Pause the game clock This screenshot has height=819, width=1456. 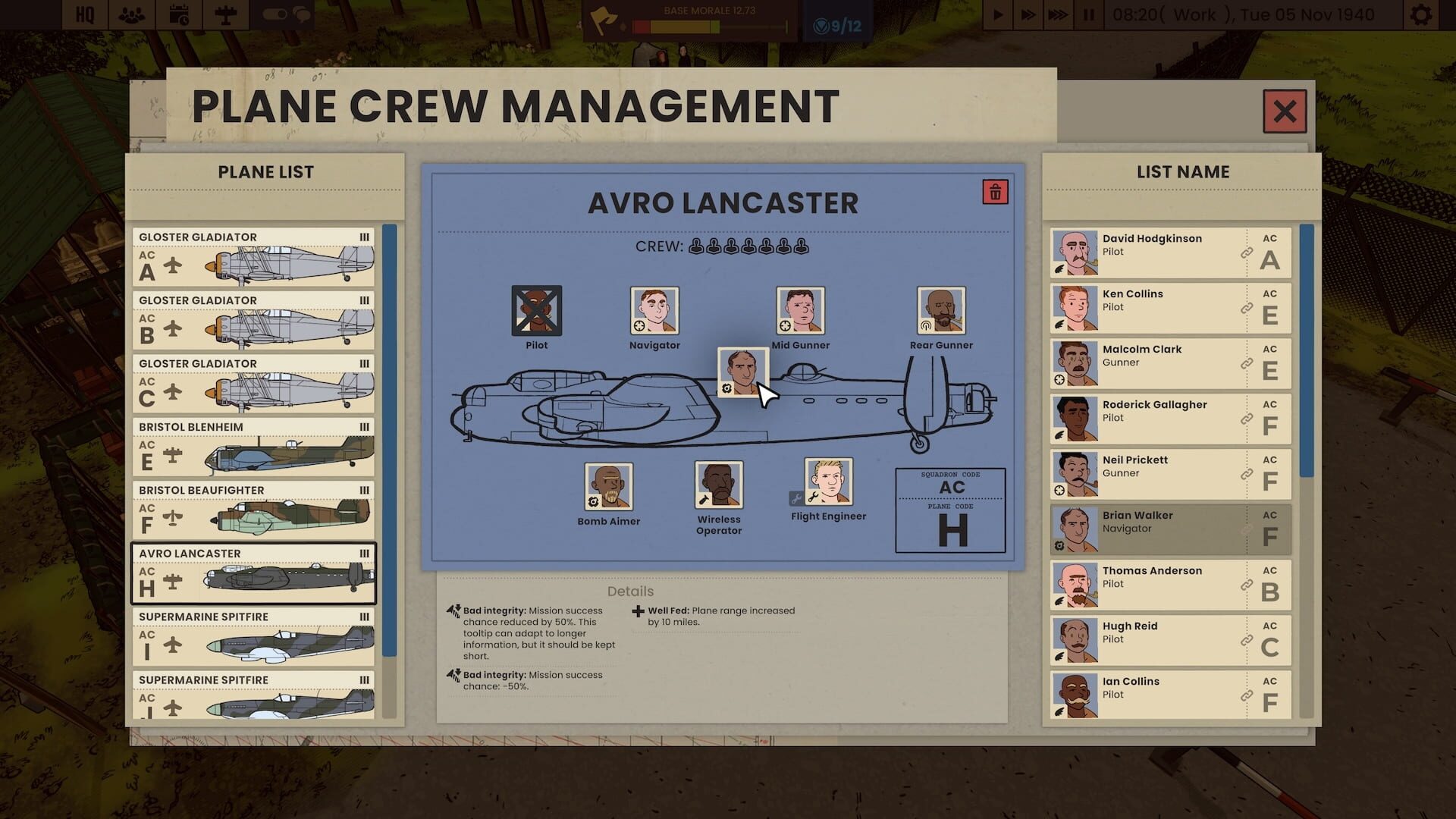pyautogui.click(x=1089, y=14)
